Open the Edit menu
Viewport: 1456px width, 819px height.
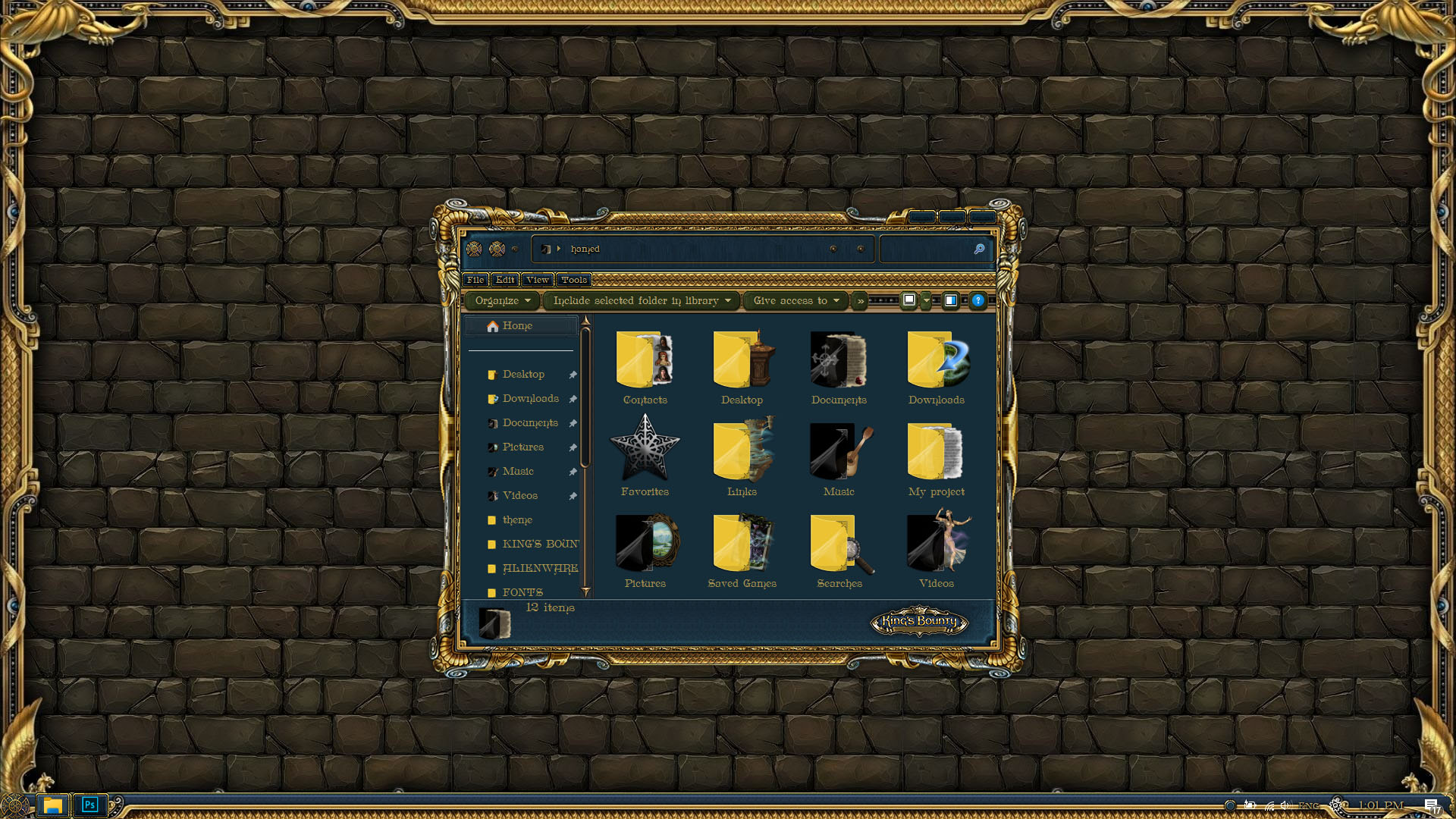coord(505,280)
